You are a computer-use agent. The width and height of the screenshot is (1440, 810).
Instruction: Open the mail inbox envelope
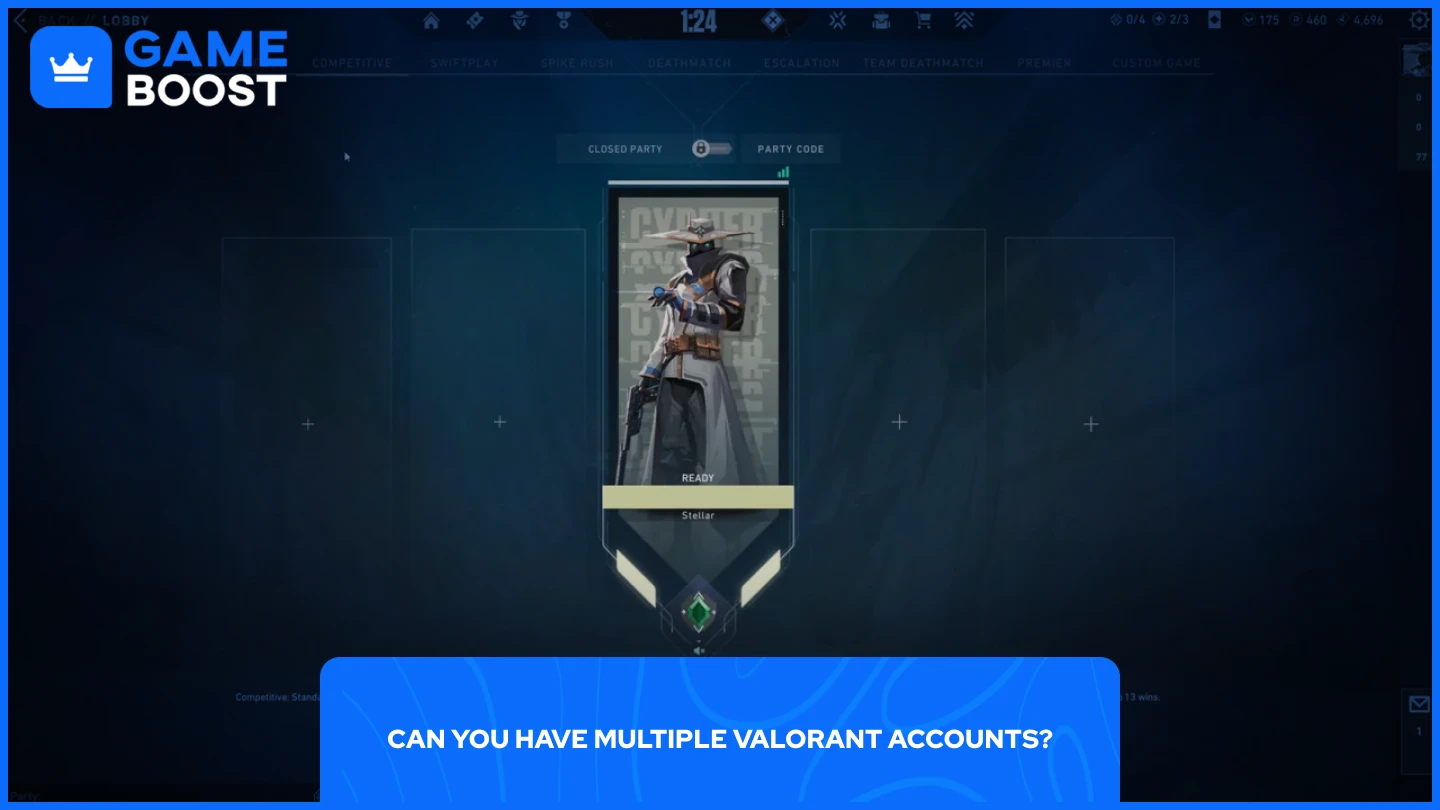[x=1420, y=705]
